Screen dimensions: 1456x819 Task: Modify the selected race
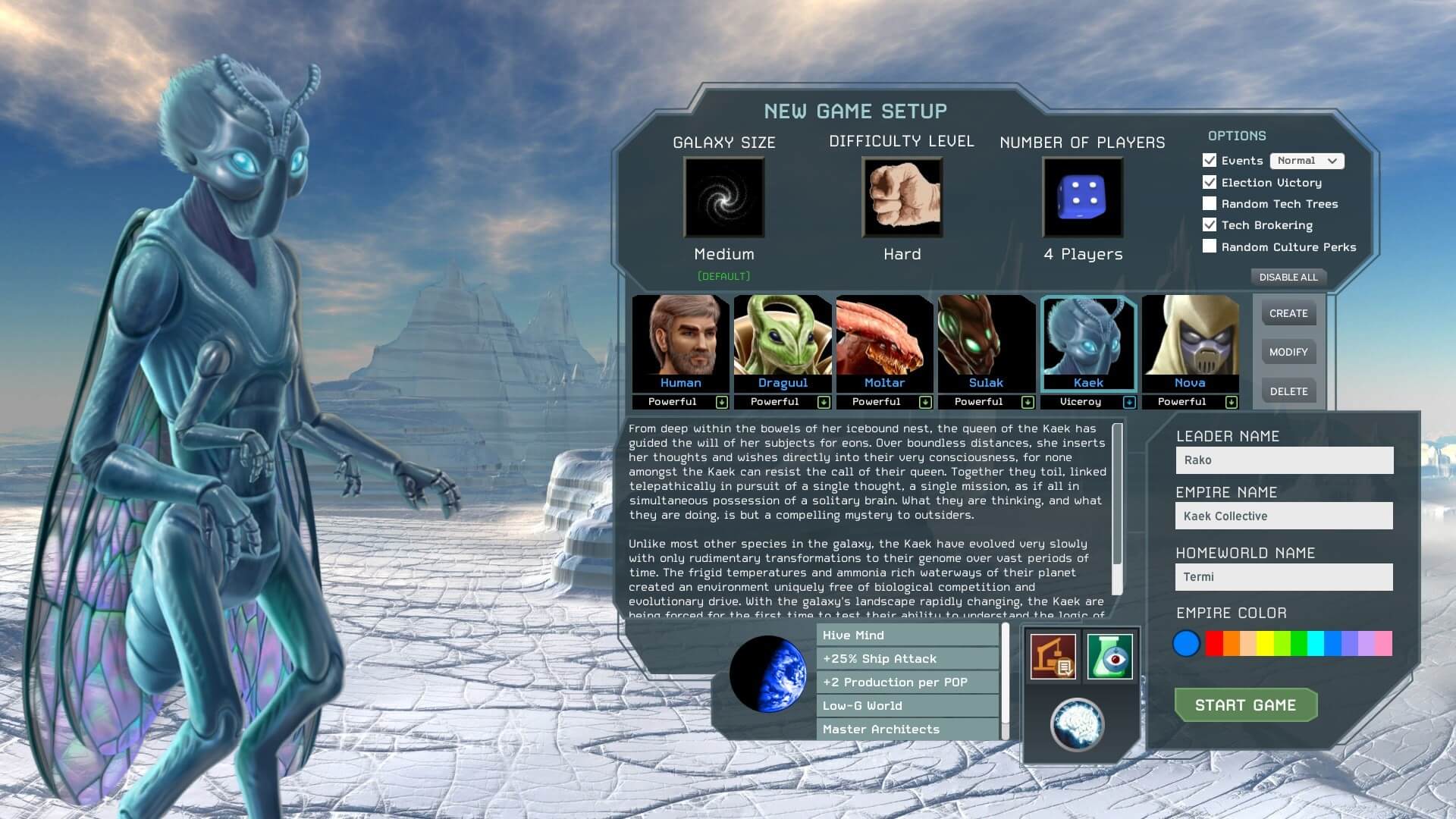pyautogui.click(x=1288, y=352)
